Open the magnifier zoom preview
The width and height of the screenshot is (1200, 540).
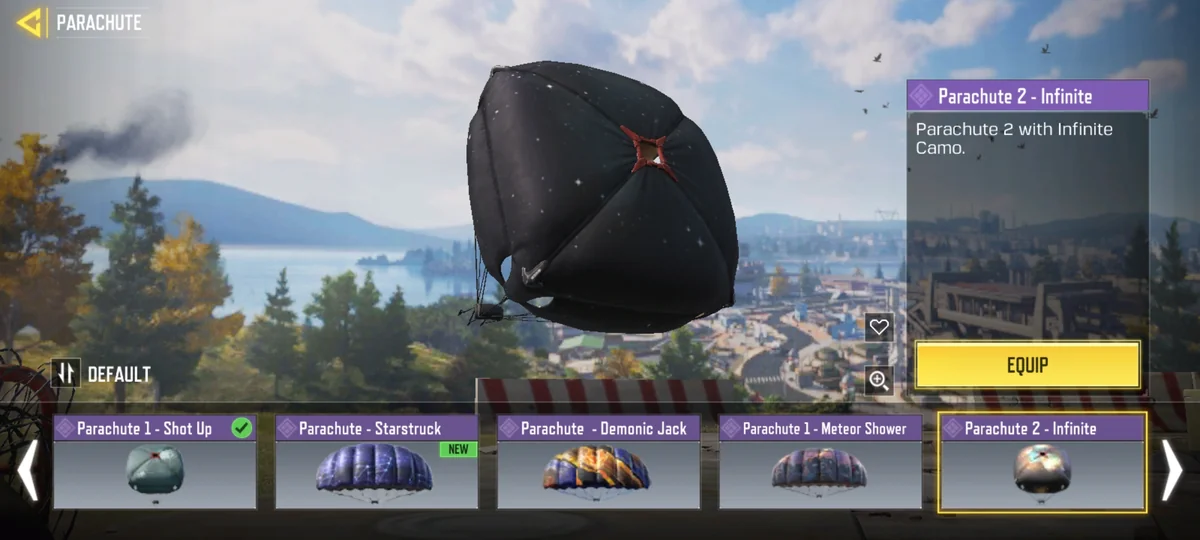coord(879,380)
